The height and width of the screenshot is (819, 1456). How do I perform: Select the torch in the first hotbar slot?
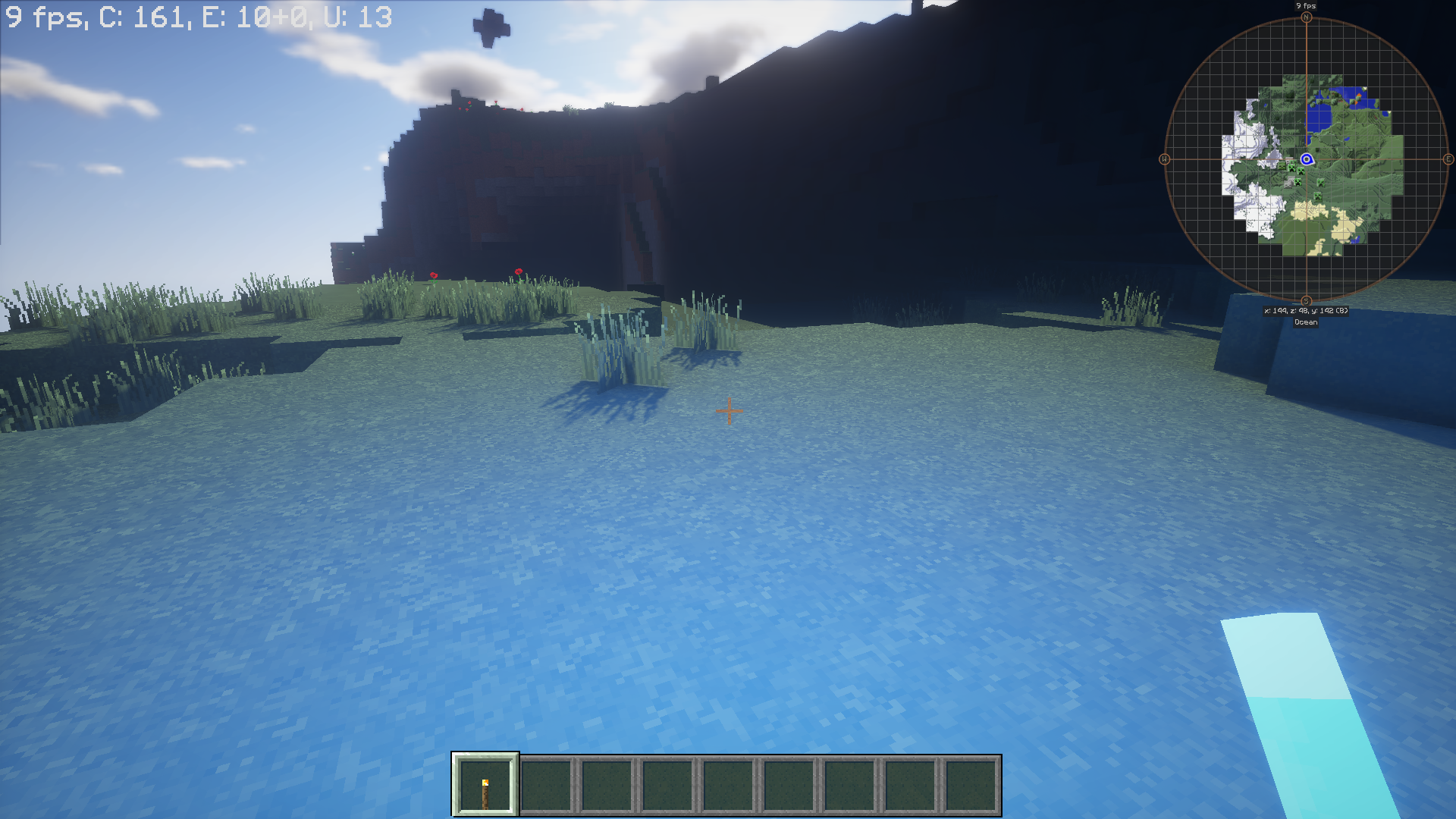tap(486, 785)
